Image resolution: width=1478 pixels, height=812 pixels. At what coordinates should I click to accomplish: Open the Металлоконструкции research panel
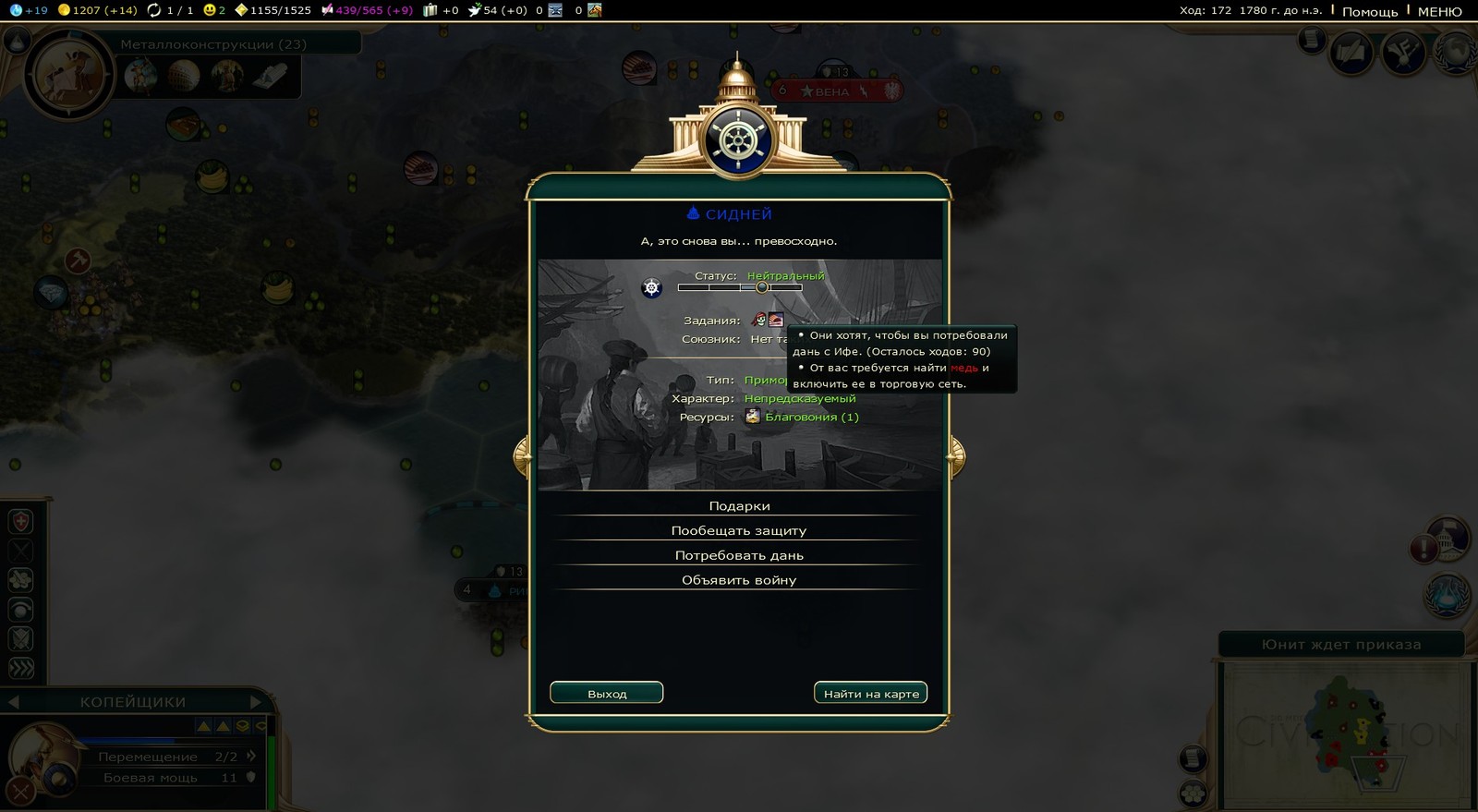coord(213,44)
